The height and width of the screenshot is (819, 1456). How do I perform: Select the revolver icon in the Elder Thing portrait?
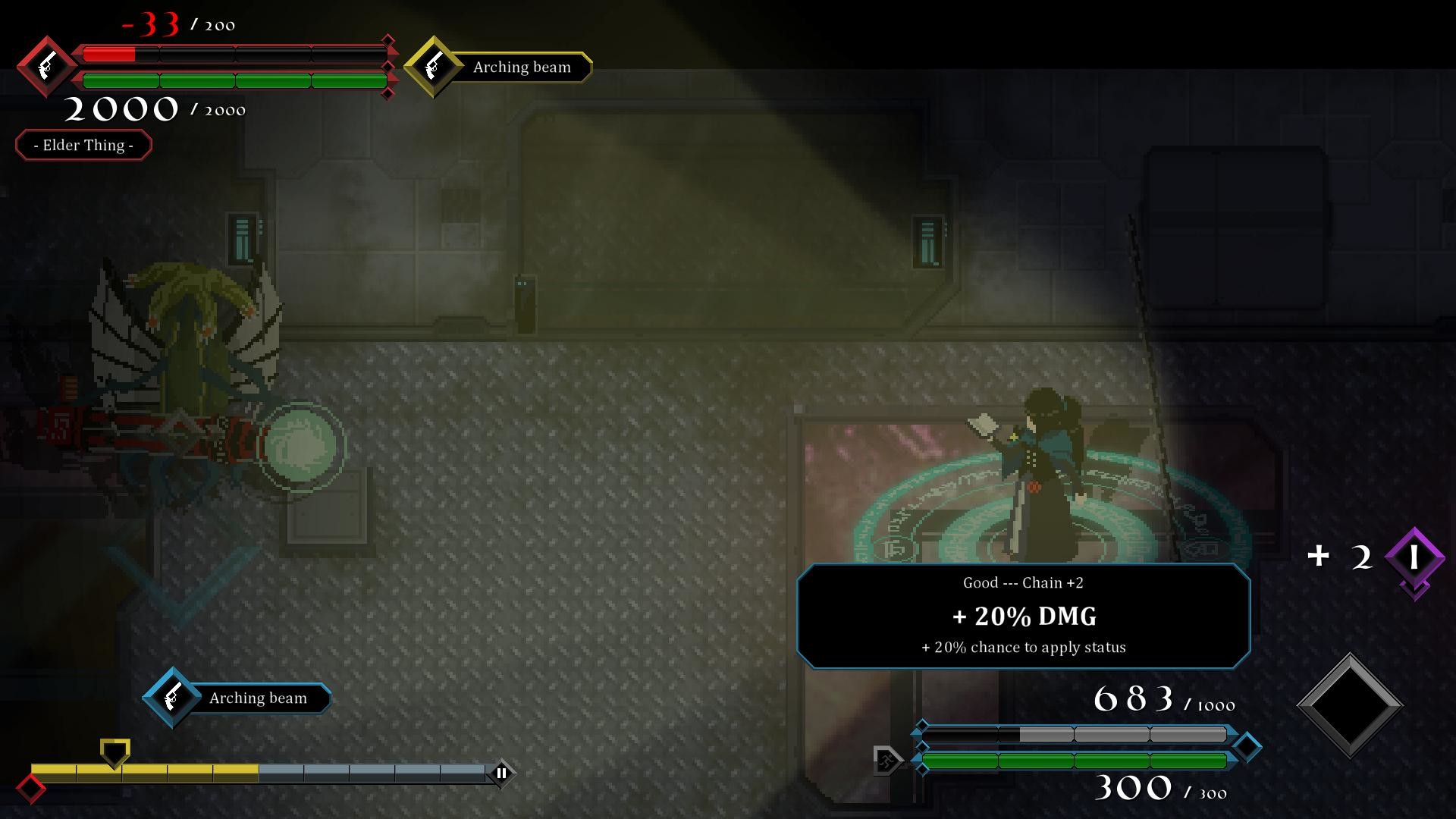(x=47, y=67)
